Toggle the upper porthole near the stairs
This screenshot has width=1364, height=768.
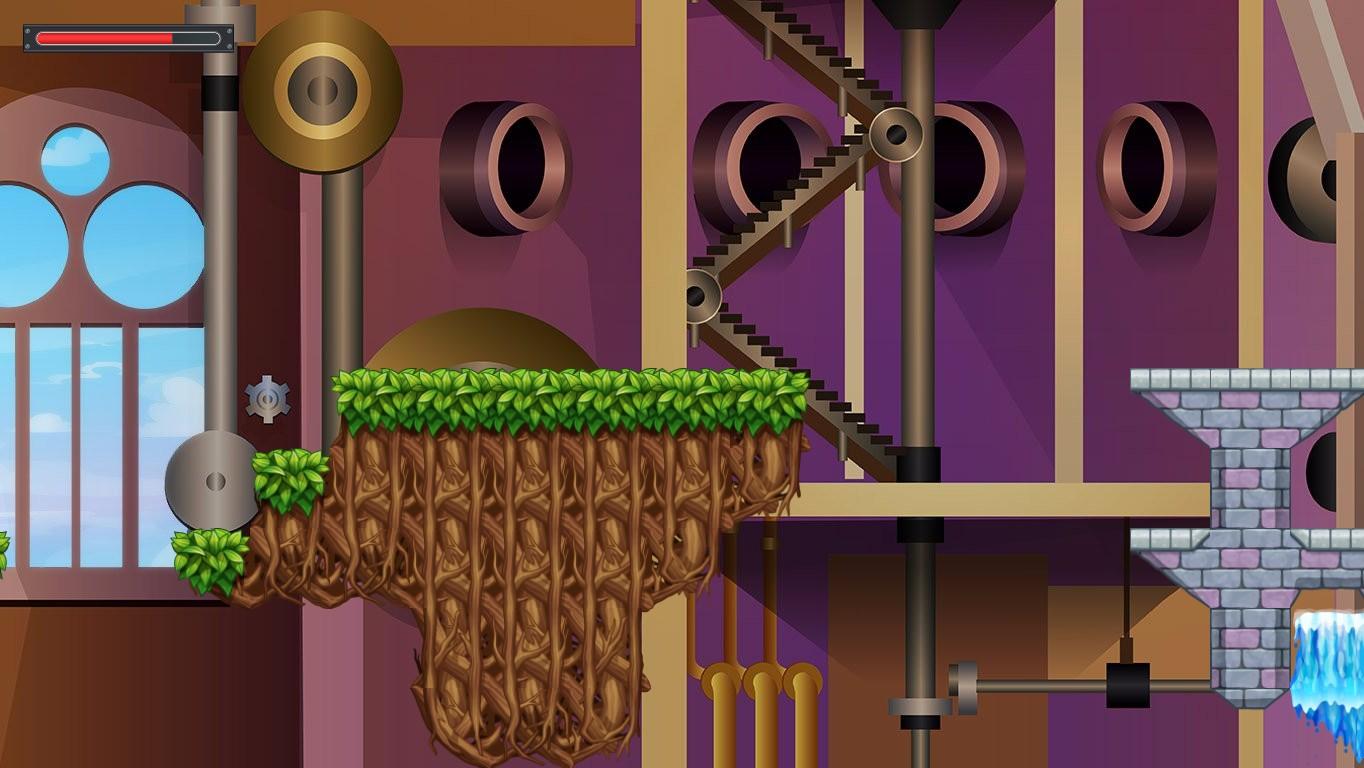(x=770, y=160)
